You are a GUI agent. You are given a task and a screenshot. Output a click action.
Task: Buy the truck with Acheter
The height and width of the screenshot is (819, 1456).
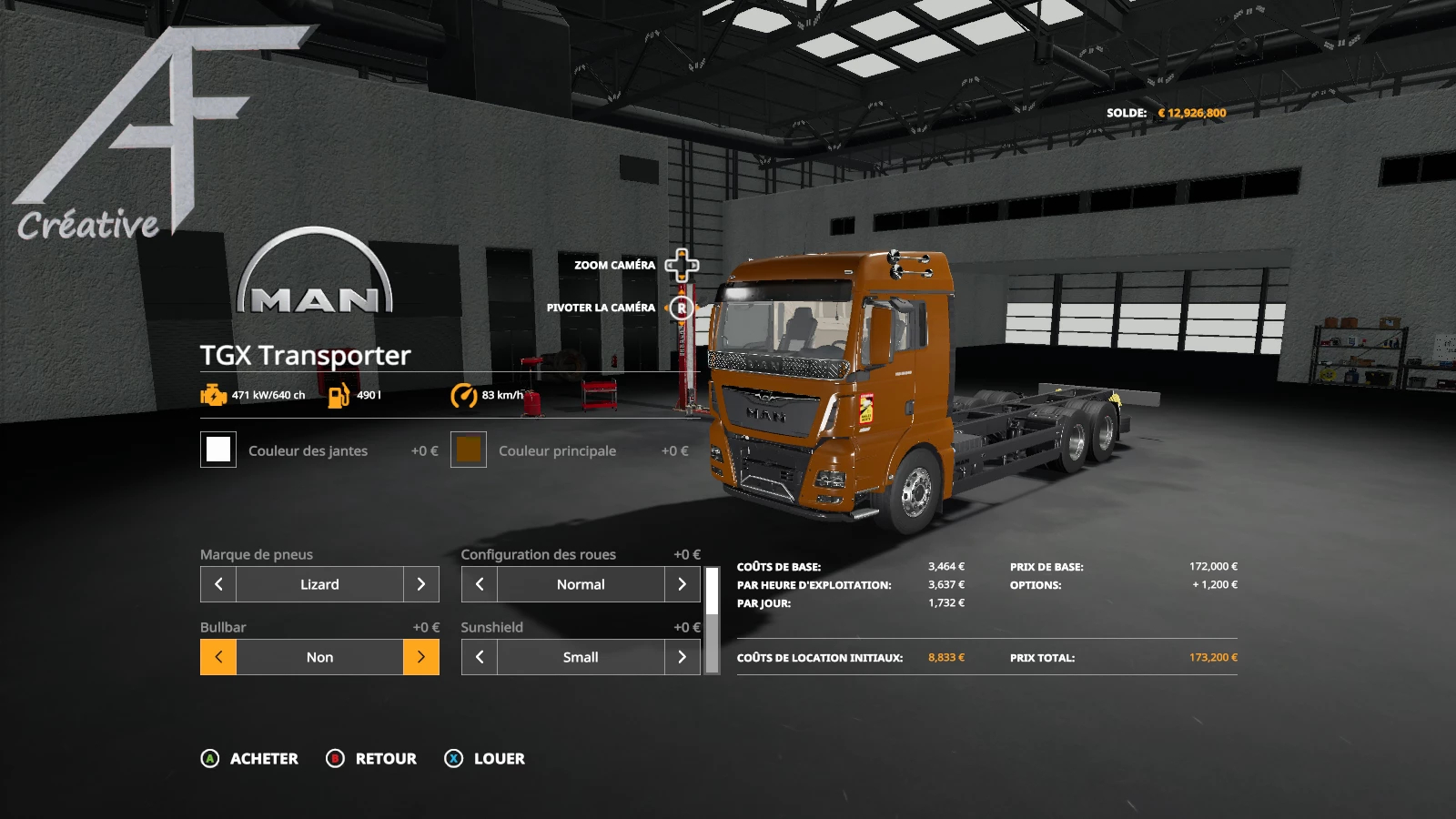pos(249,759)
